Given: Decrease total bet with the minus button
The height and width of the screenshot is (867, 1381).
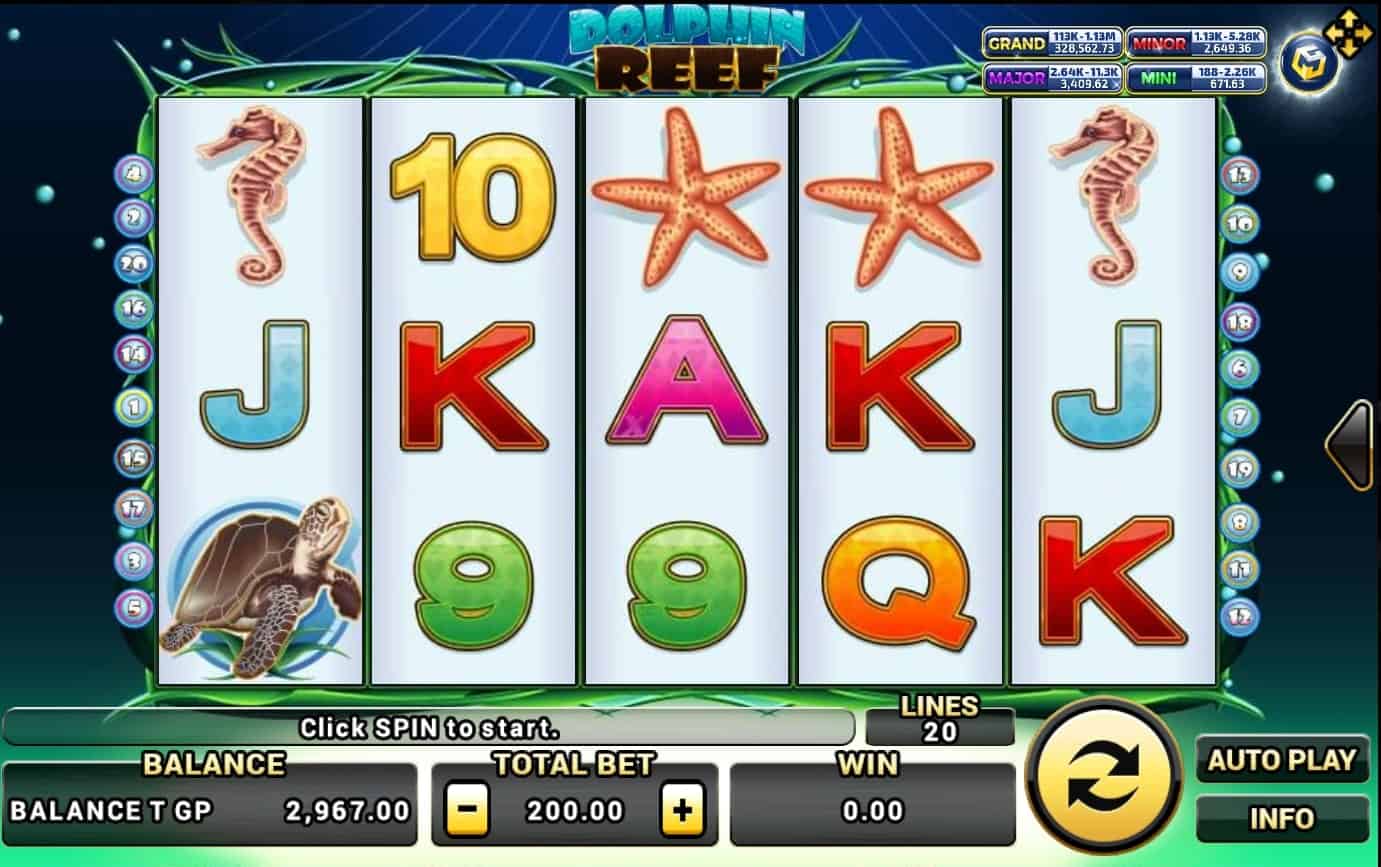Looking at the screenshot, I should coord(466,810).
